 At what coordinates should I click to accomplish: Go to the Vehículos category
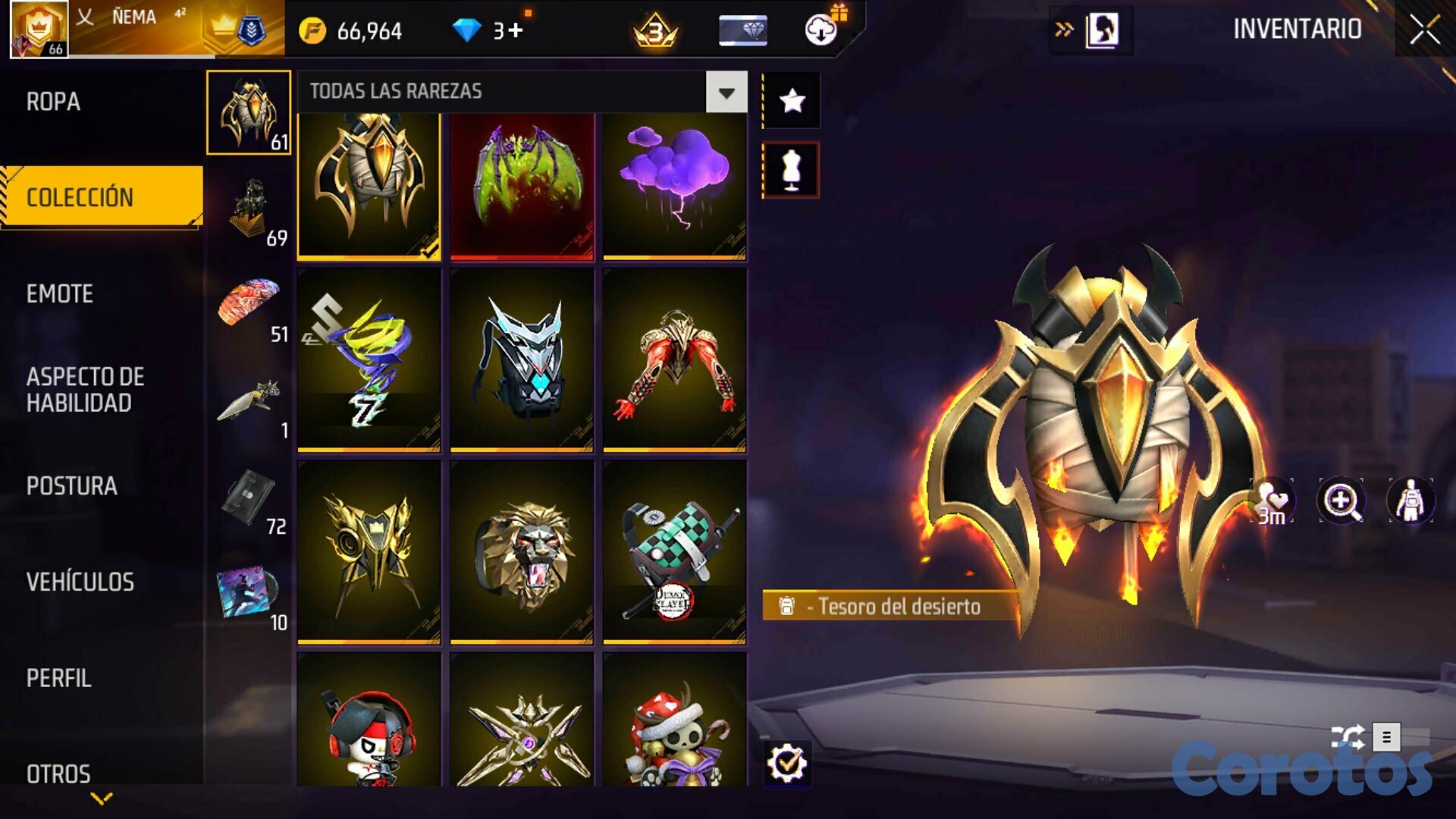coord(80,582)
